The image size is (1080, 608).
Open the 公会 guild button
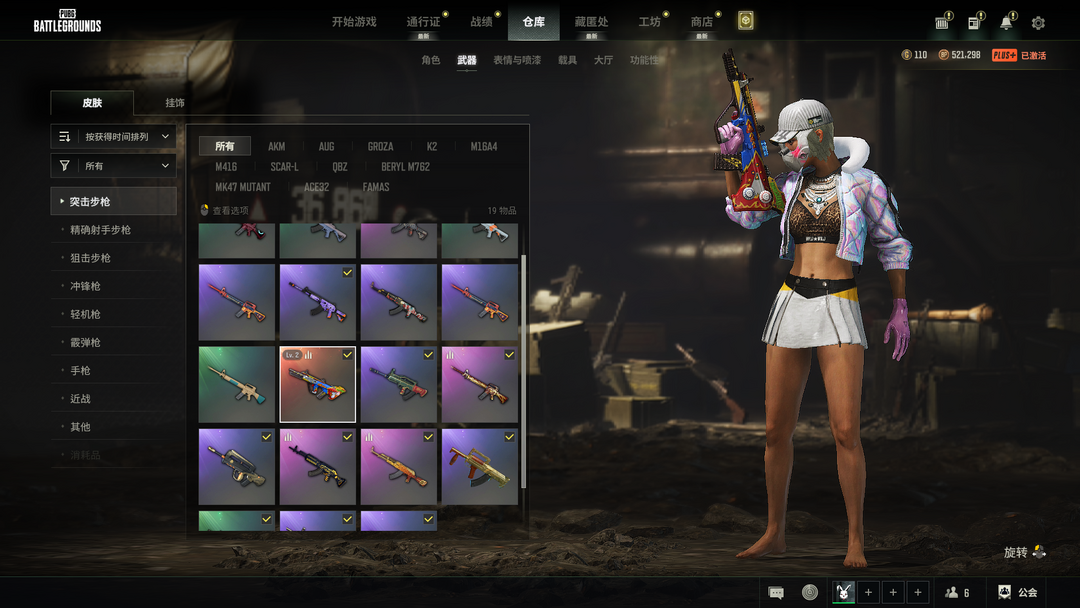(1019, 593)
